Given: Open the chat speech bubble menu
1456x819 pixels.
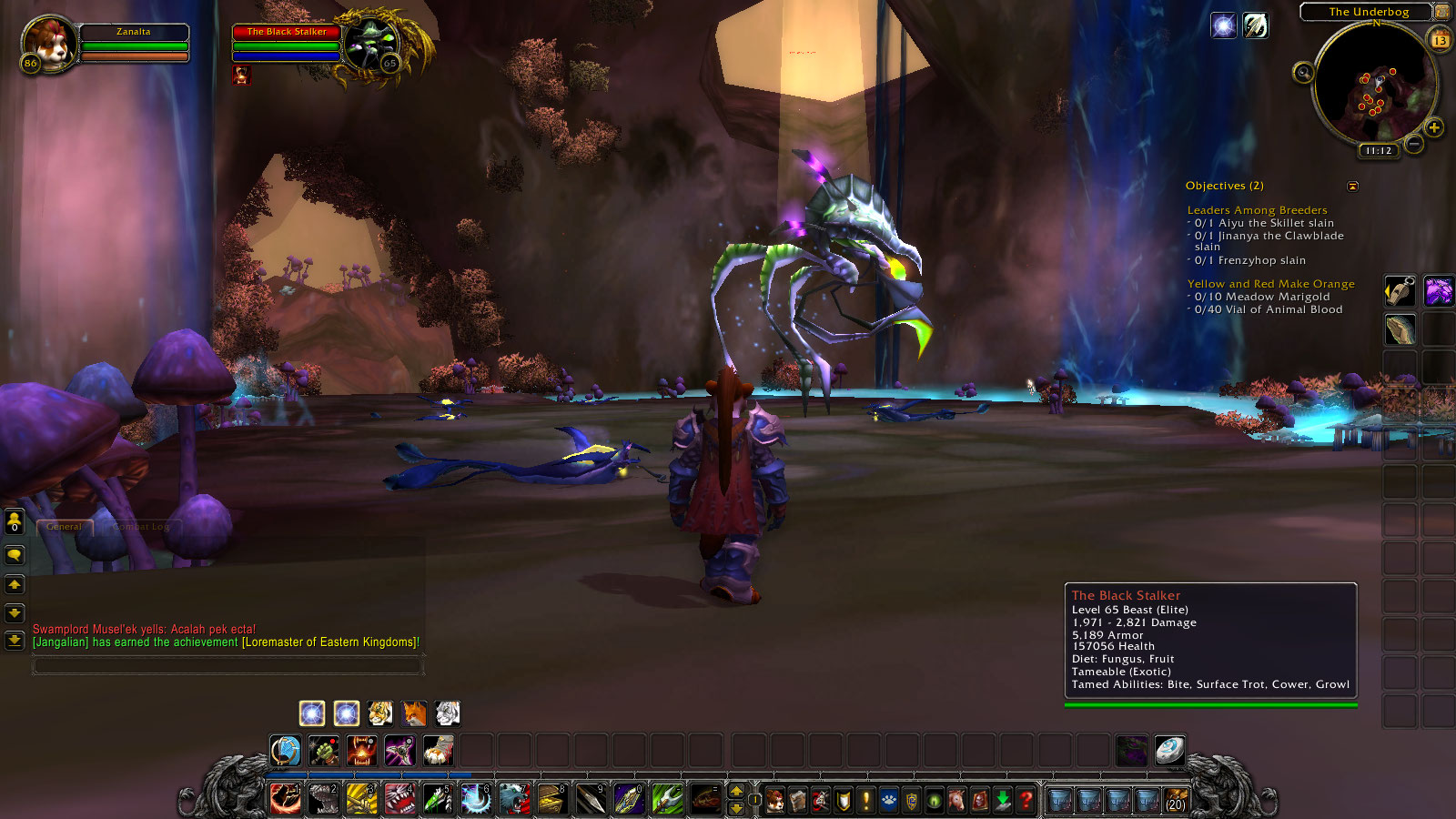Looking at the screenshot, I should pyautogui.click(x=15, y=554).
